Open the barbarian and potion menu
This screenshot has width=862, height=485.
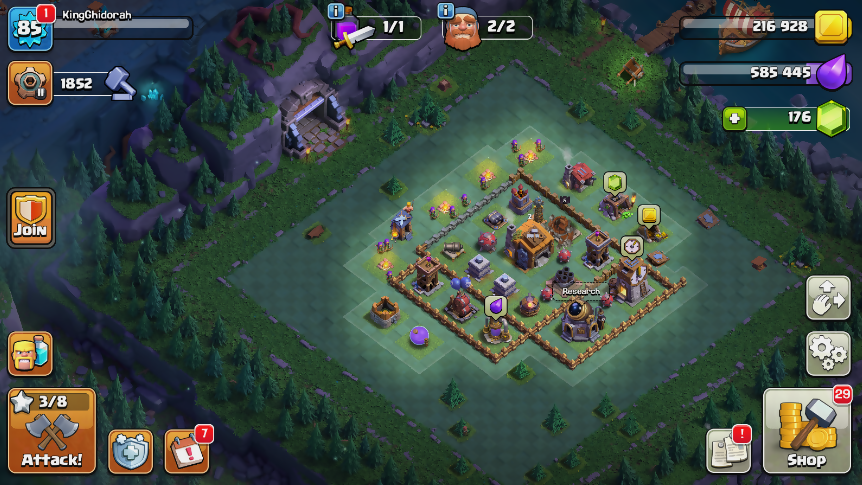click(30, 353)
